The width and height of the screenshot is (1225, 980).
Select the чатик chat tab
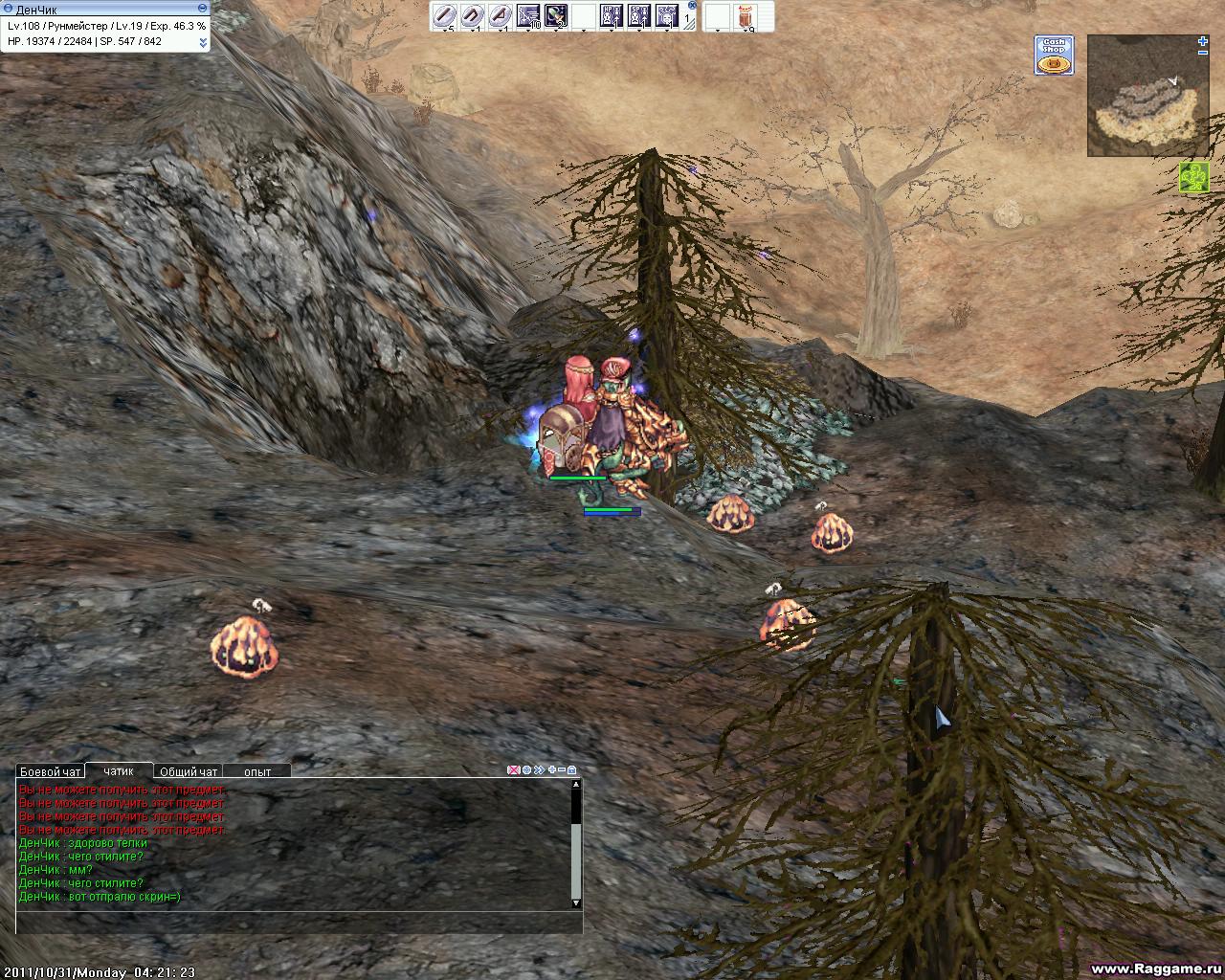[x=119, y=770]
